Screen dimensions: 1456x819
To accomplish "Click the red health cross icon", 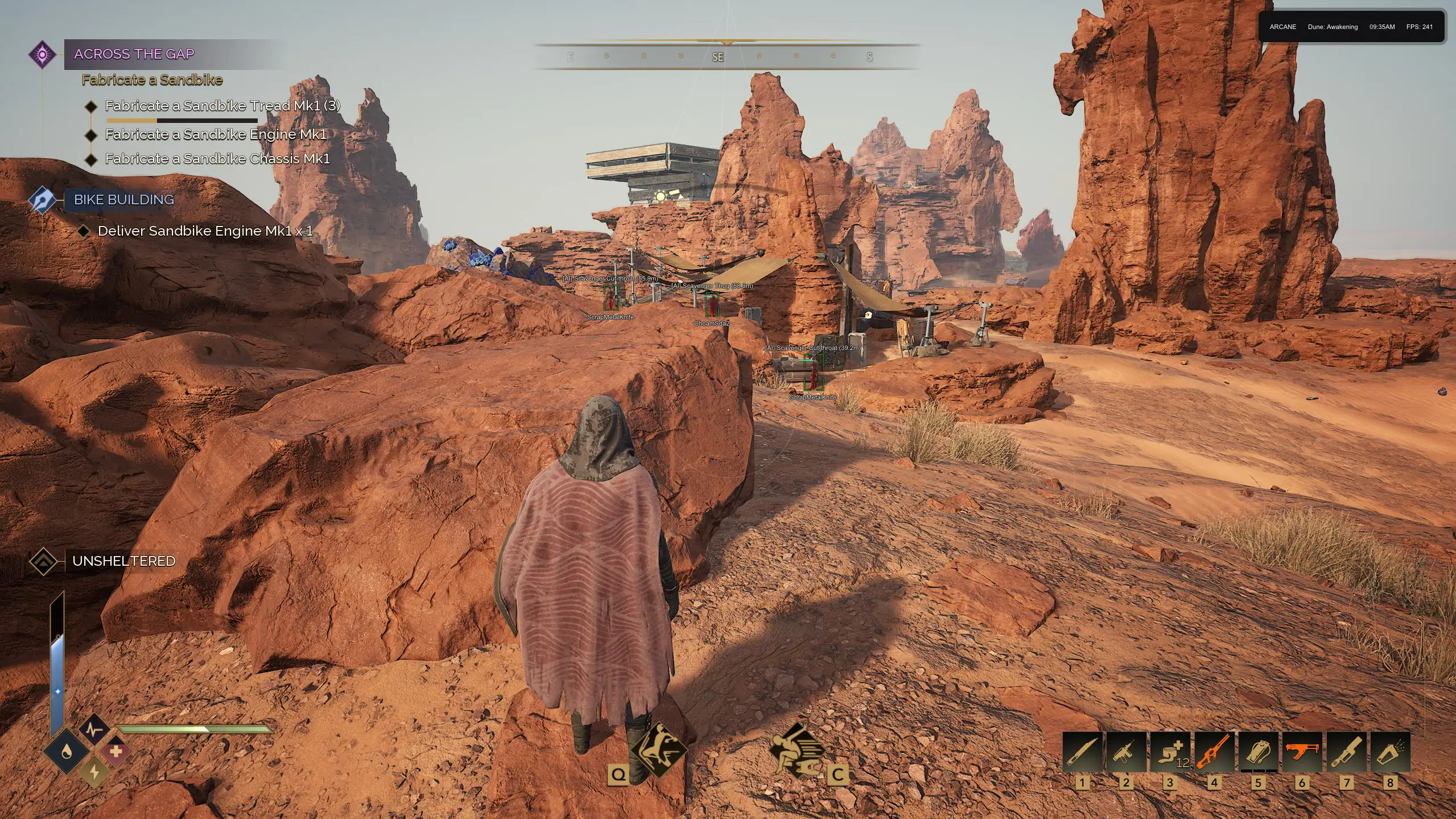I will [x=116, y=752].
